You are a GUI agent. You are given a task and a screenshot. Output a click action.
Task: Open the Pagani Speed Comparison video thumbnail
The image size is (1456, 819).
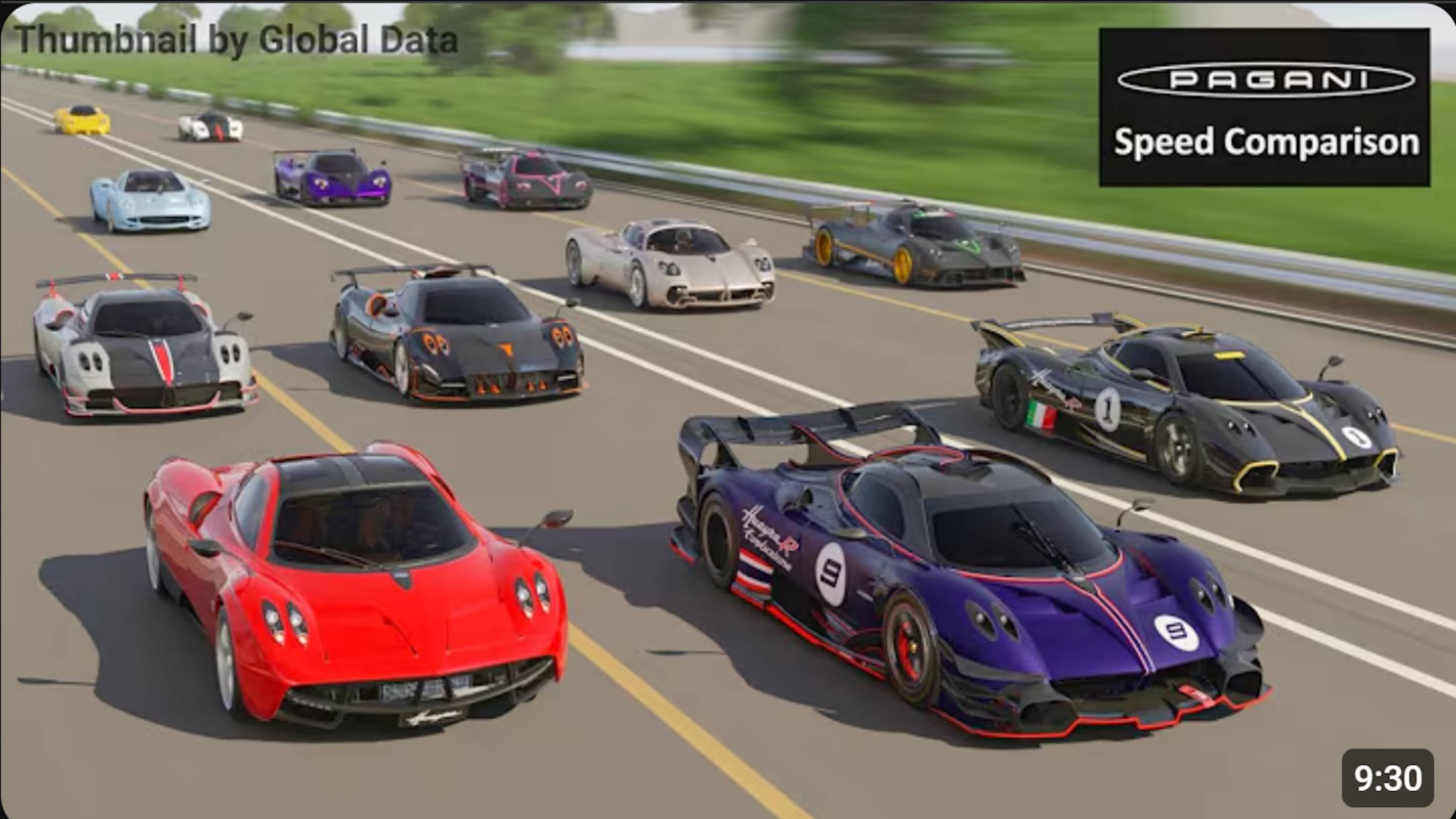[728, 409]
